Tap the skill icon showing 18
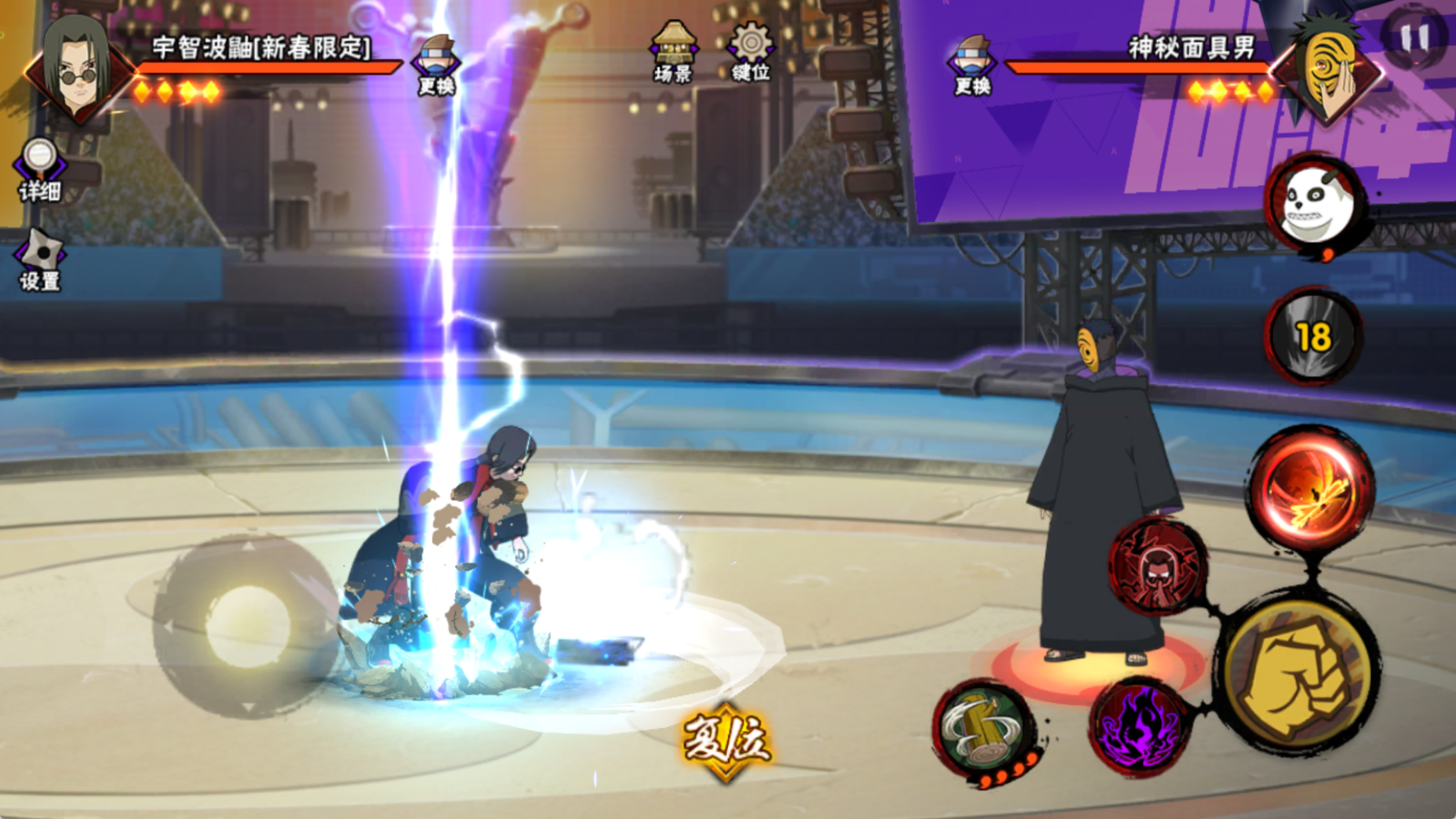The image size is (1456, 819). tap(1313, 337)
